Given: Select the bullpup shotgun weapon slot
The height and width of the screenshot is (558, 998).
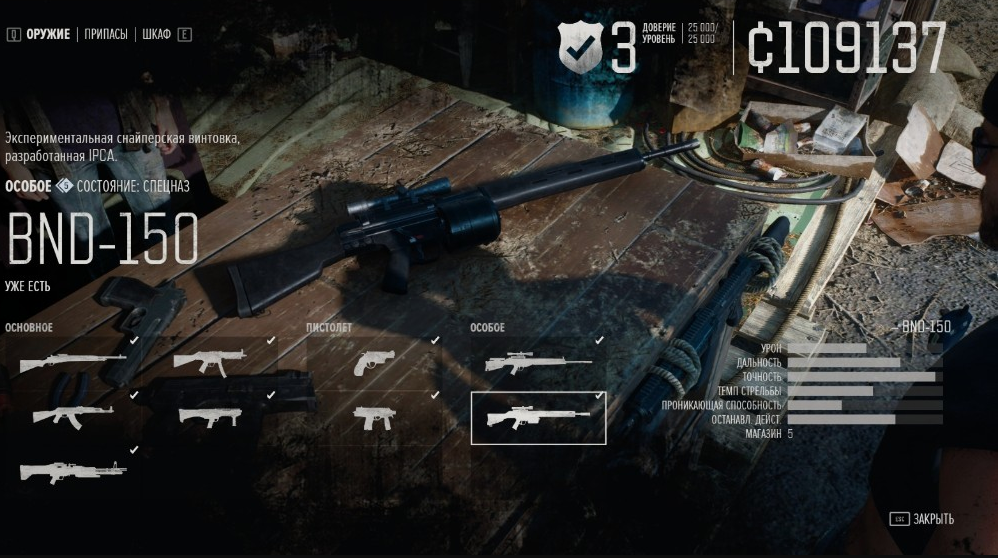Looking at the screenshot, I should [x=210, y=416].
